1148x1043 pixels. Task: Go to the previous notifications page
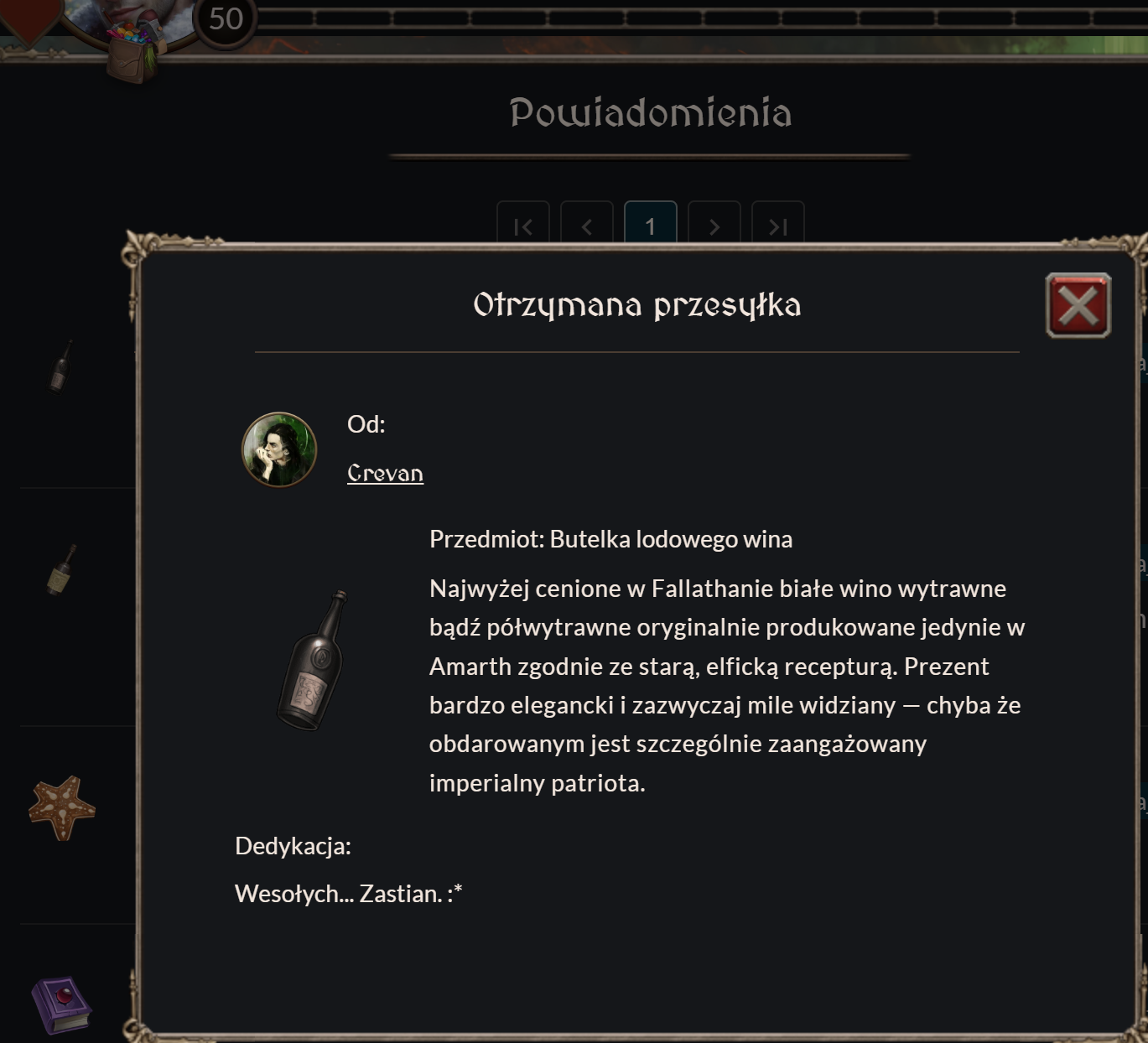(x=587, y=225)
